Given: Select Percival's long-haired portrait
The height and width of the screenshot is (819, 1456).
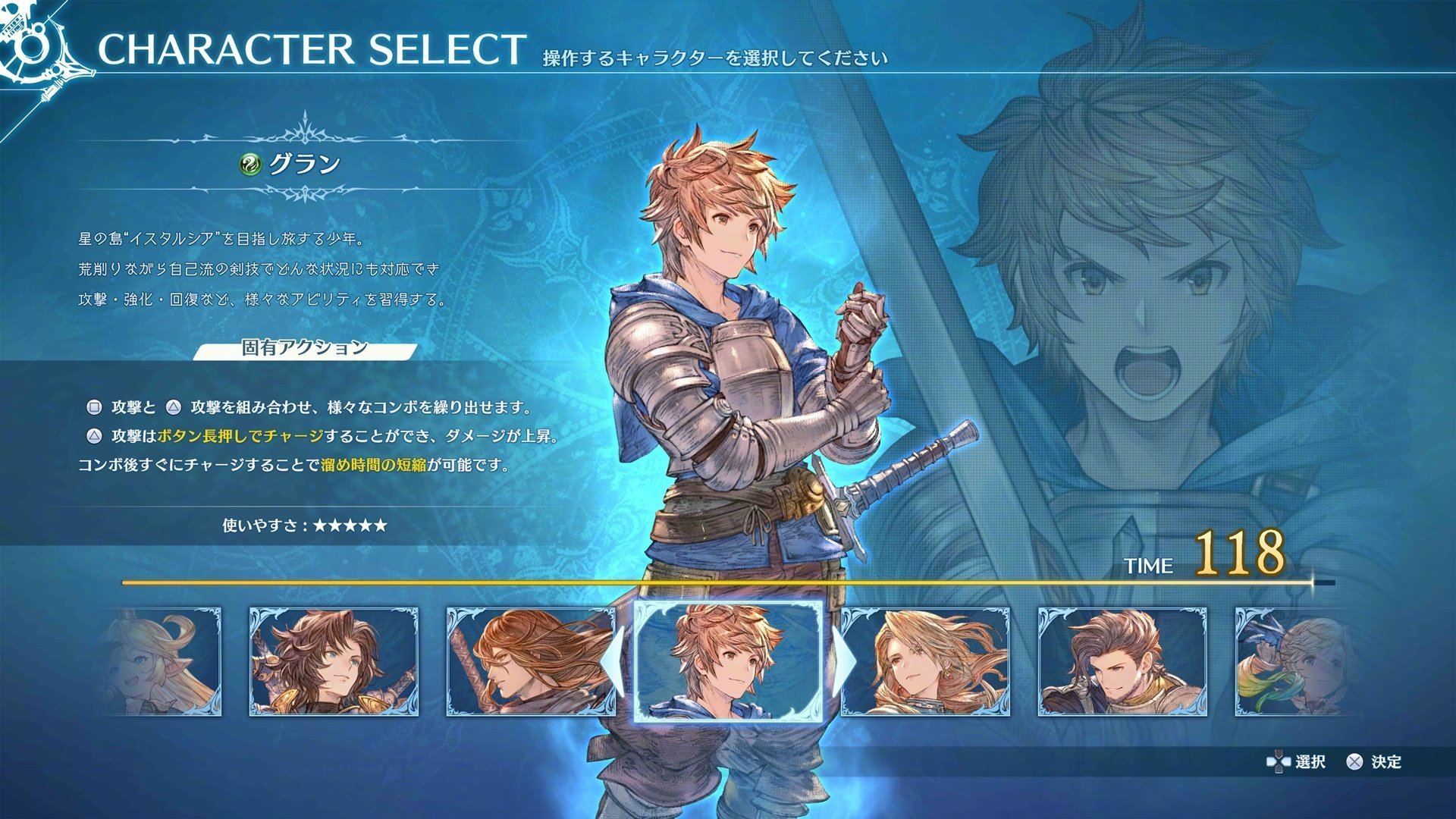Looking at the screenshot, I should [x=525, y=662].
